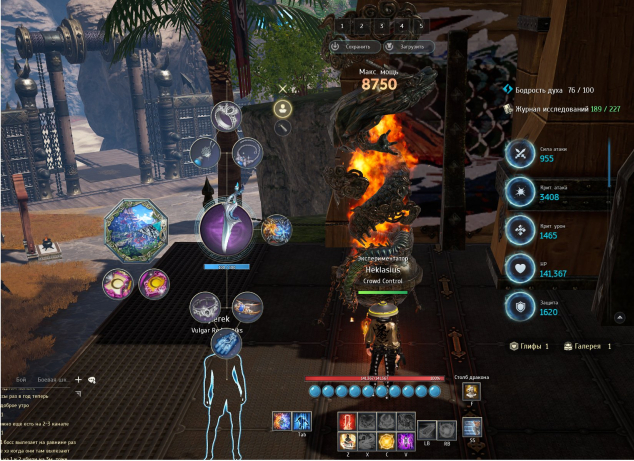Image resolution: width=634 pixels, height=461 pixels.
Task: Open the glowing gloves equipment slot
Action: 225,344
